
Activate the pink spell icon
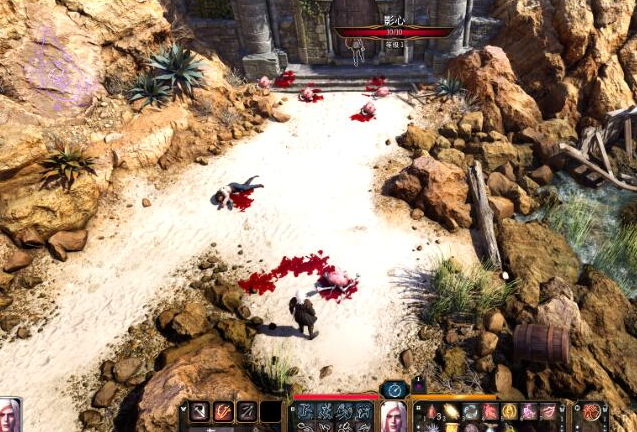click(529, 411)
